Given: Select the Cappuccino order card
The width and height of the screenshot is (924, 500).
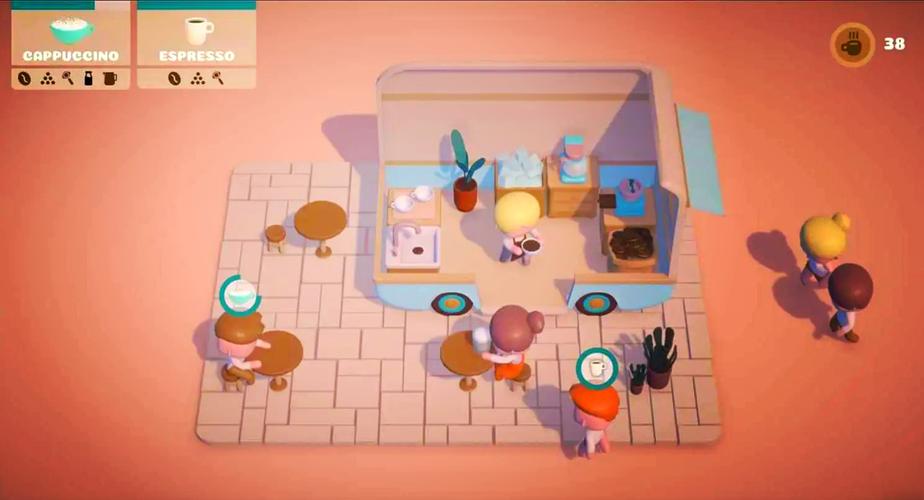Looking at the screenshot, I should [70, 45].
